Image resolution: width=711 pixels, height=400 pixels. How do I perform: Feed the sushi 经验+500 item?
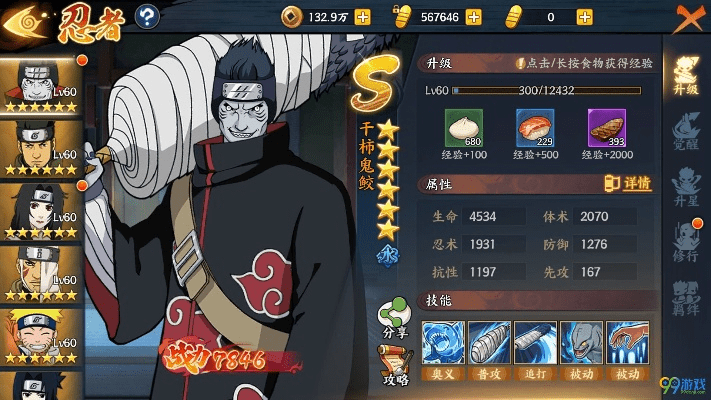(533, 128)
